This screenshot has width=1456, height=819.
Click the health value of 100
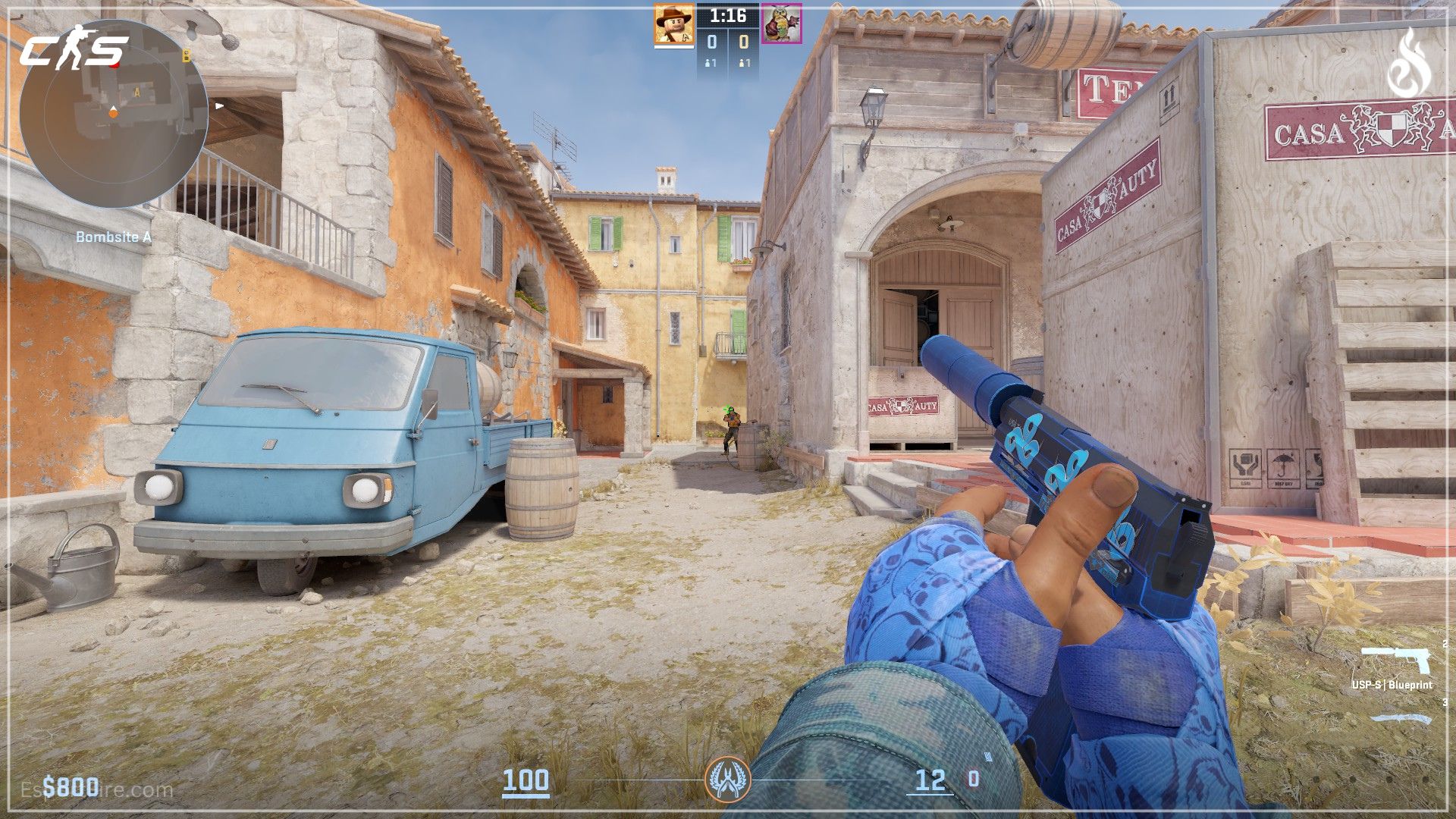pyautogui.click(x=527, y=779)
